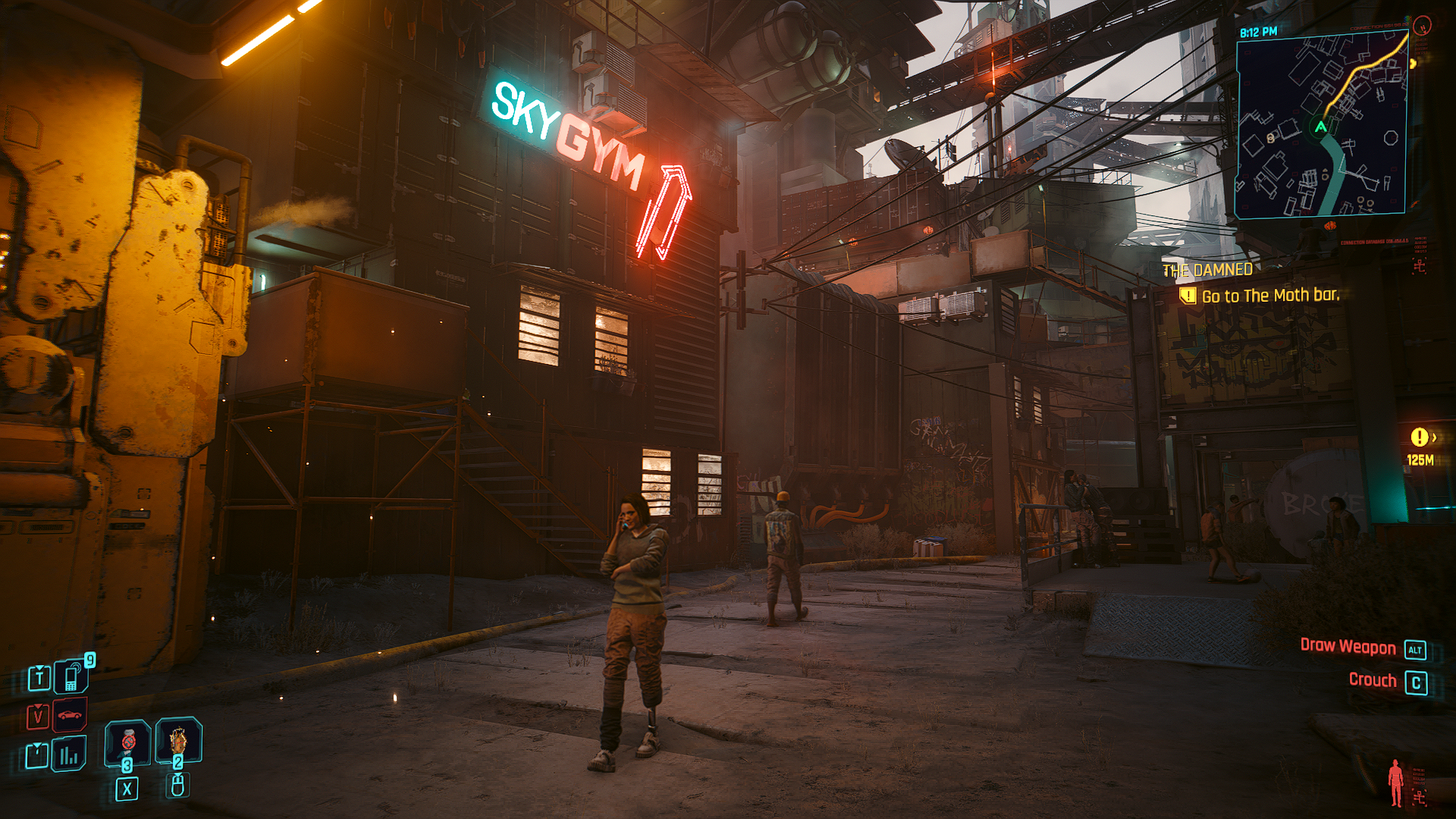The image size is (1456, 819).
Task: Open the minimap
Action: (x=1321, y=127)
